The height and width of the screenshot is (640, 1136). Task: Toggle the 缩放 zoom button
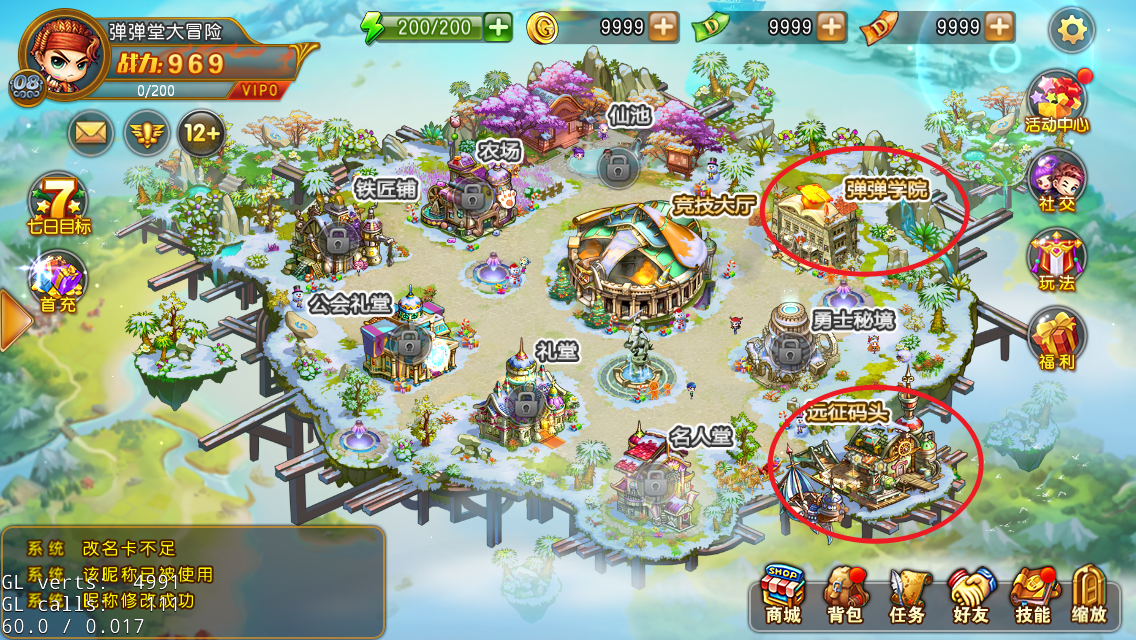[1089, 596]
